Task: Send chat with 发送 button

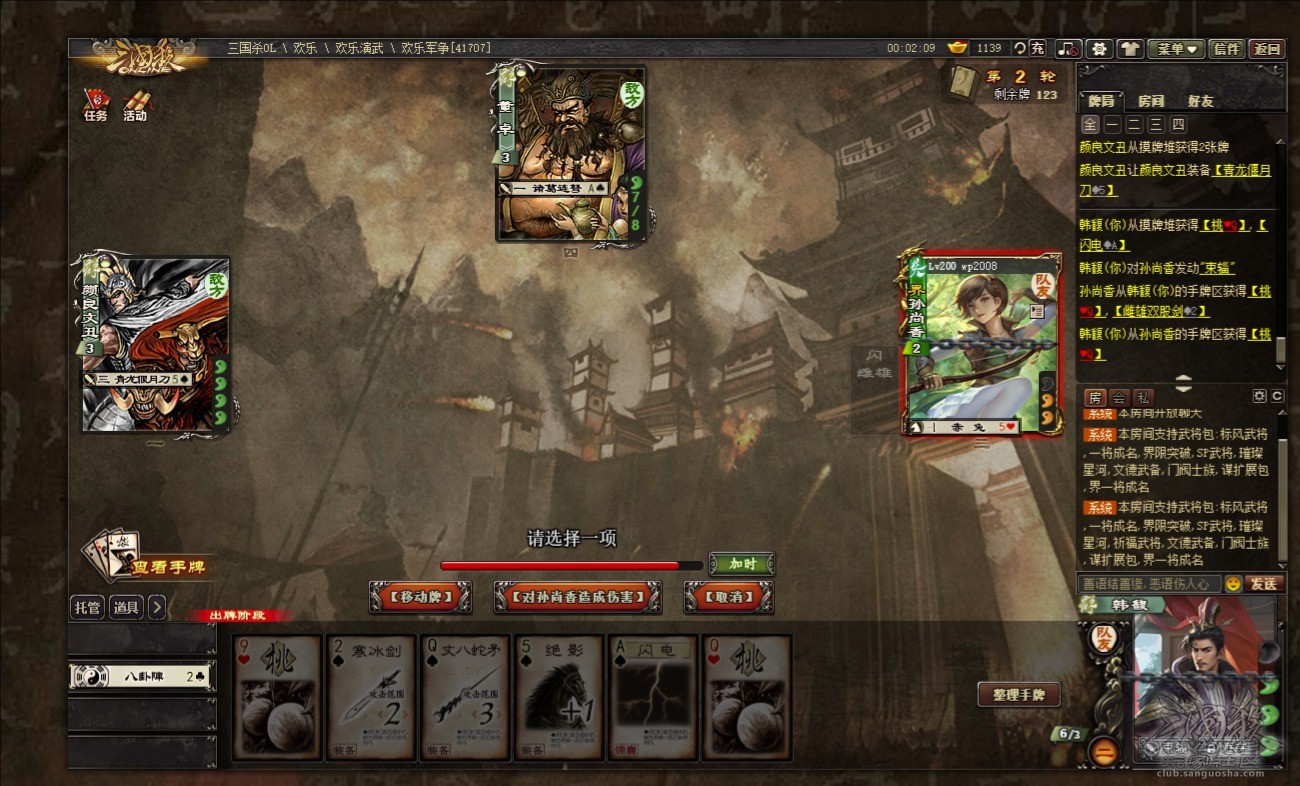Action: [x=1263, y=583]
